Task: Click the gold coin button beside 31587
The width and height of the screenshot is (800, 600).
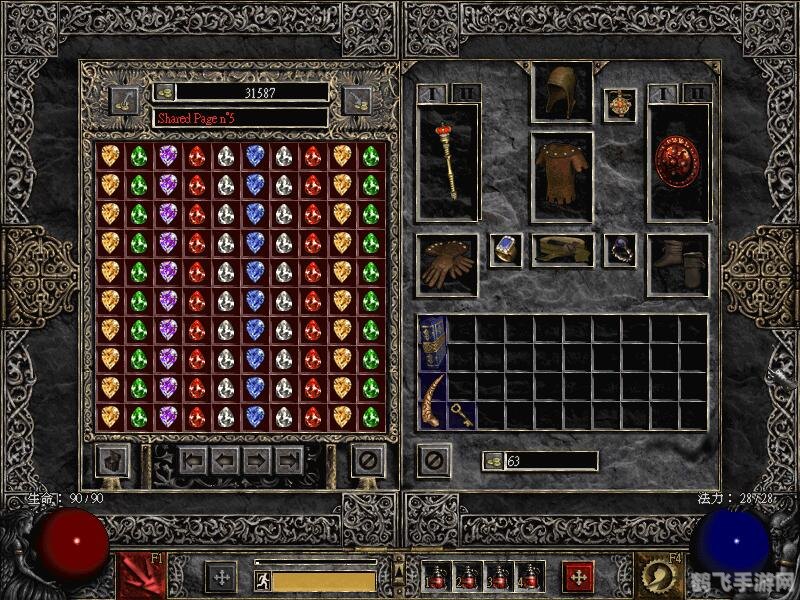Action: [x=165, y=92]
